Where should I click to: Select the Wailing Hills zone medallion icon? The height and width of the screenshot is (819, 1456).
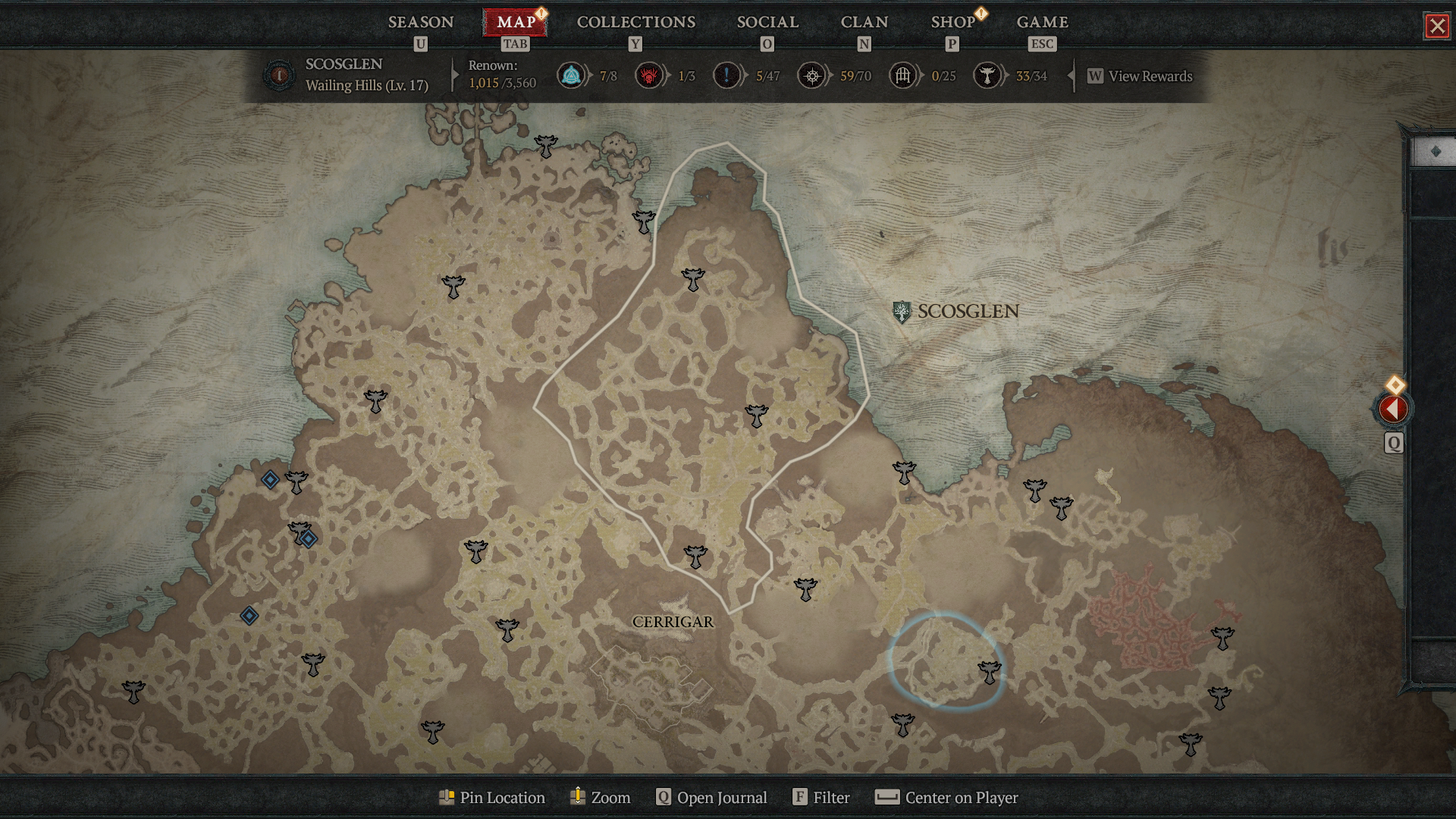point(279,76)
